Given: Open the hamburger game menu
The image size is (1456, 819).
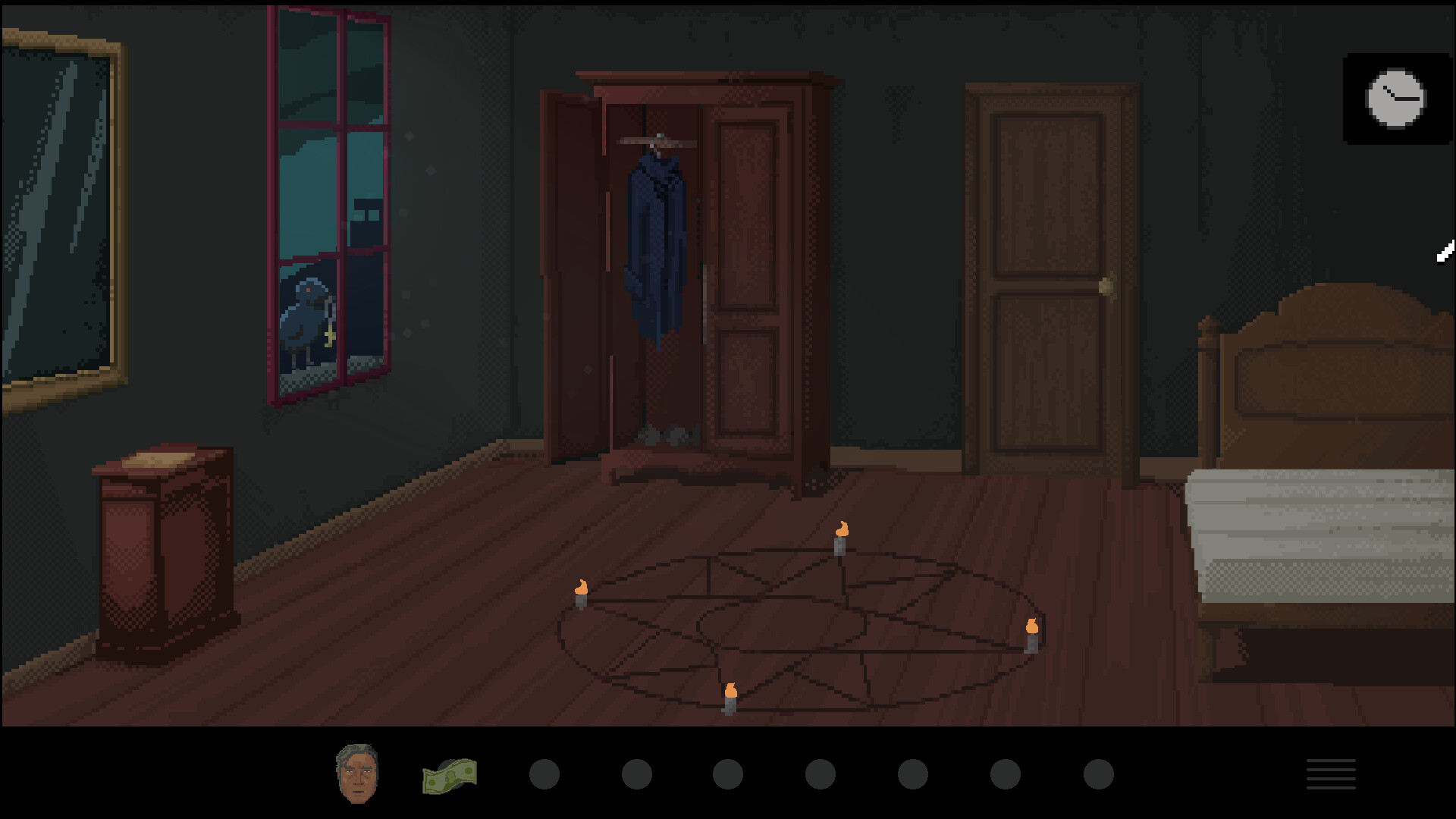Looking at the screenshot, I should (x=1332, y=773).
